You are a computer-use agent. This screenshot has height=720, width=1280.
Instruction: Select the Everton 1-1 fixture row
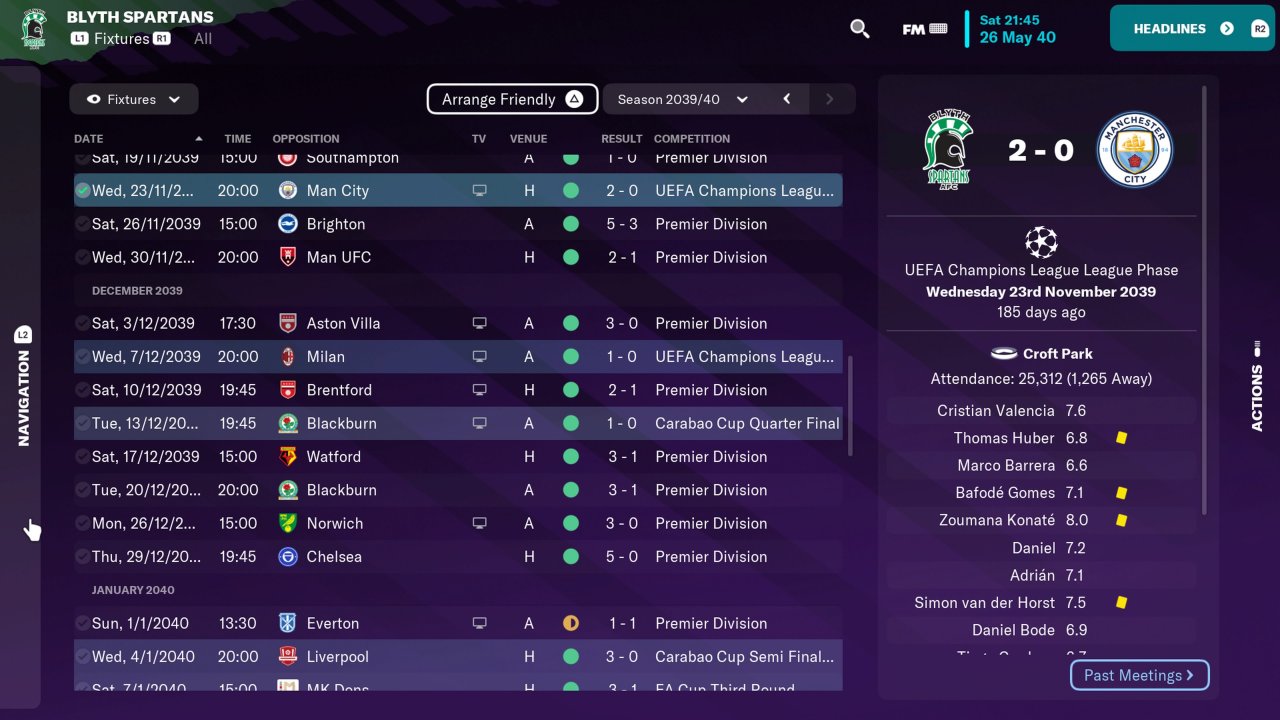pyautogui.click(x=457, y=623)
